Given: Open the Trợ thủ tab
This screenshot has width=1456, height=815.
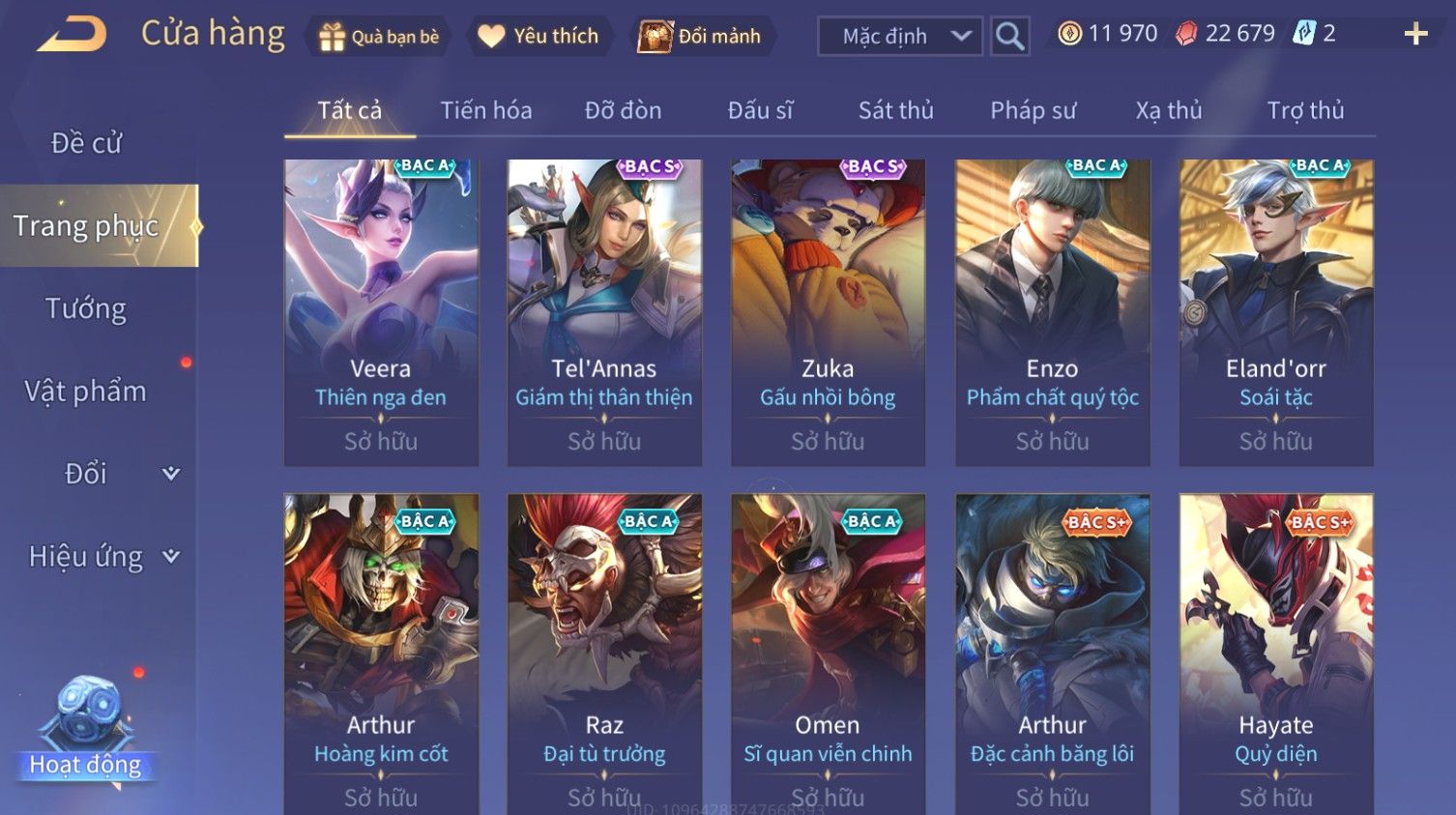Looking at the screenshot, I should 1305,110.
